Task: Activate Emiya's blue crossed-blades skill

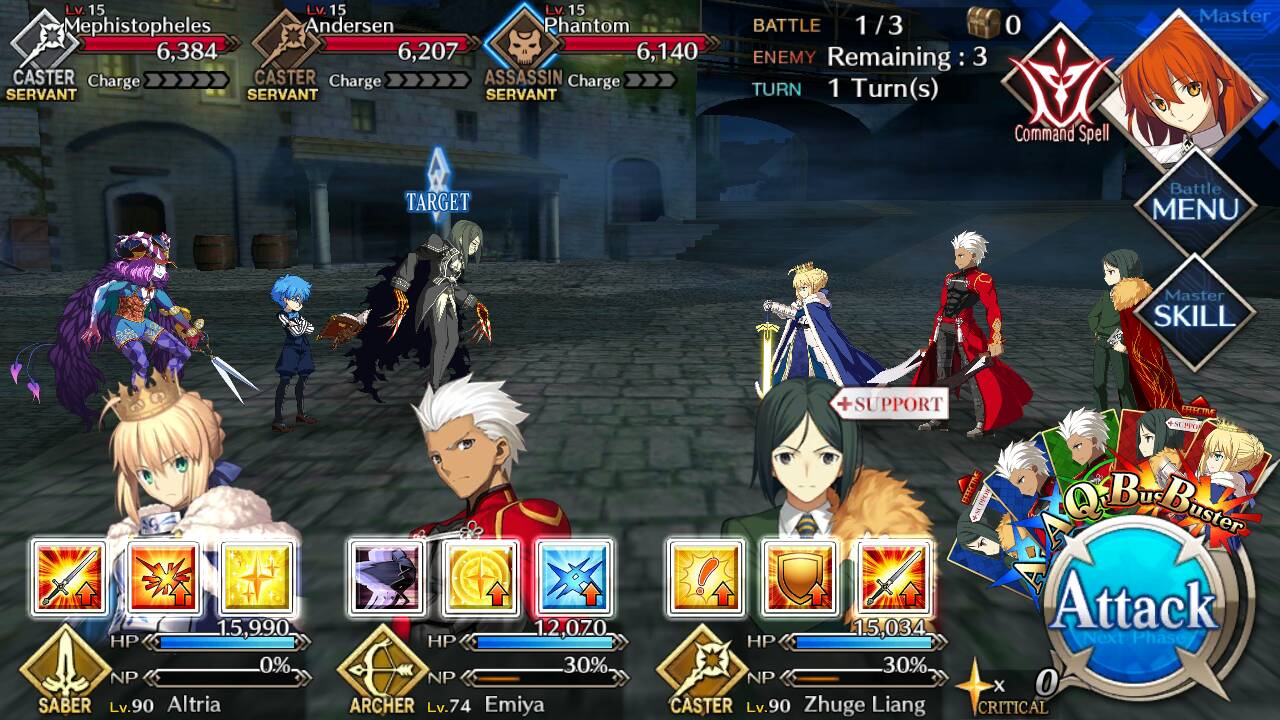Action: [x=575, y=577]
